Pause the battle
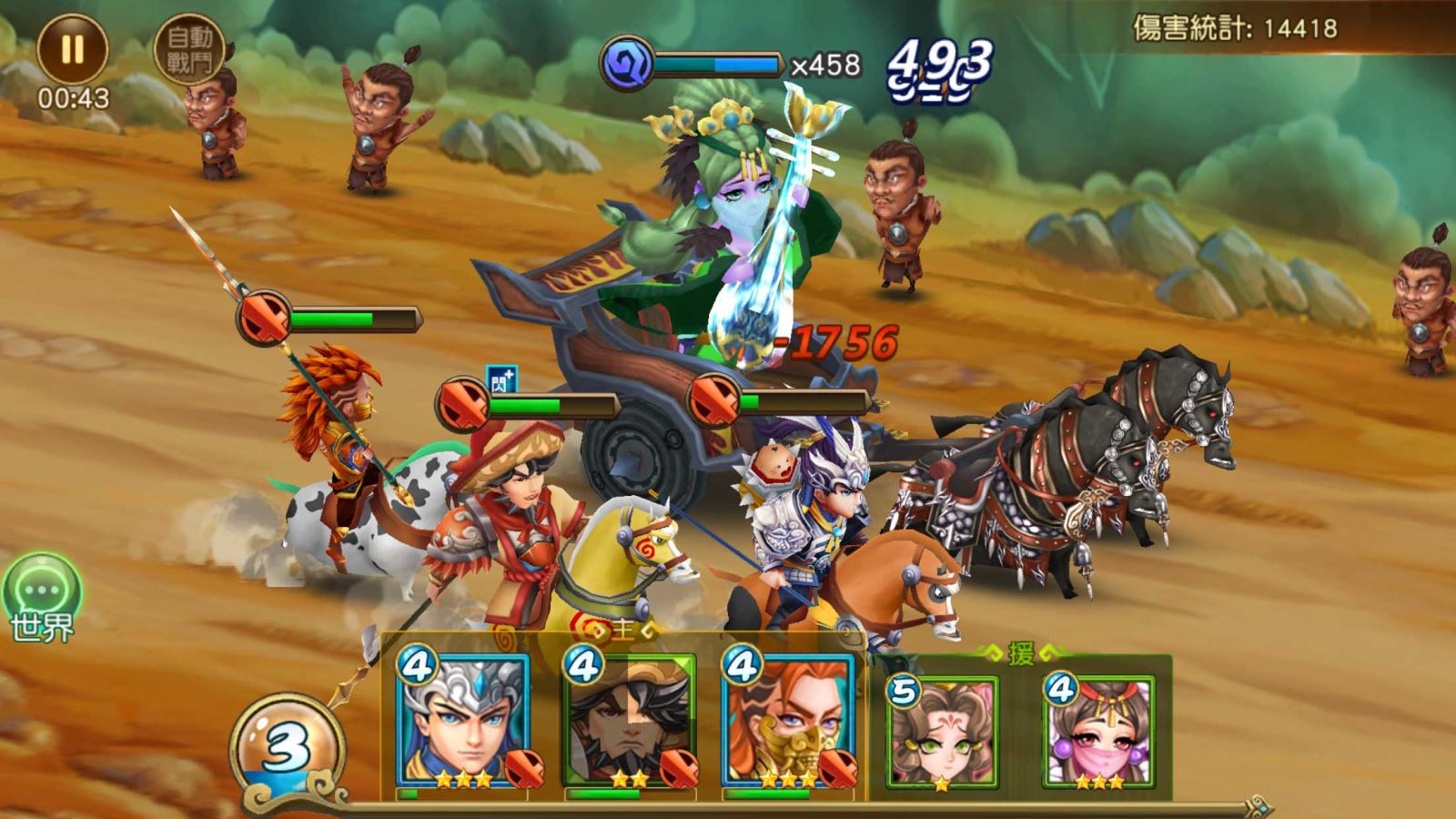Viewport: 1456px width, 819px height. click(x=72, y=49)
